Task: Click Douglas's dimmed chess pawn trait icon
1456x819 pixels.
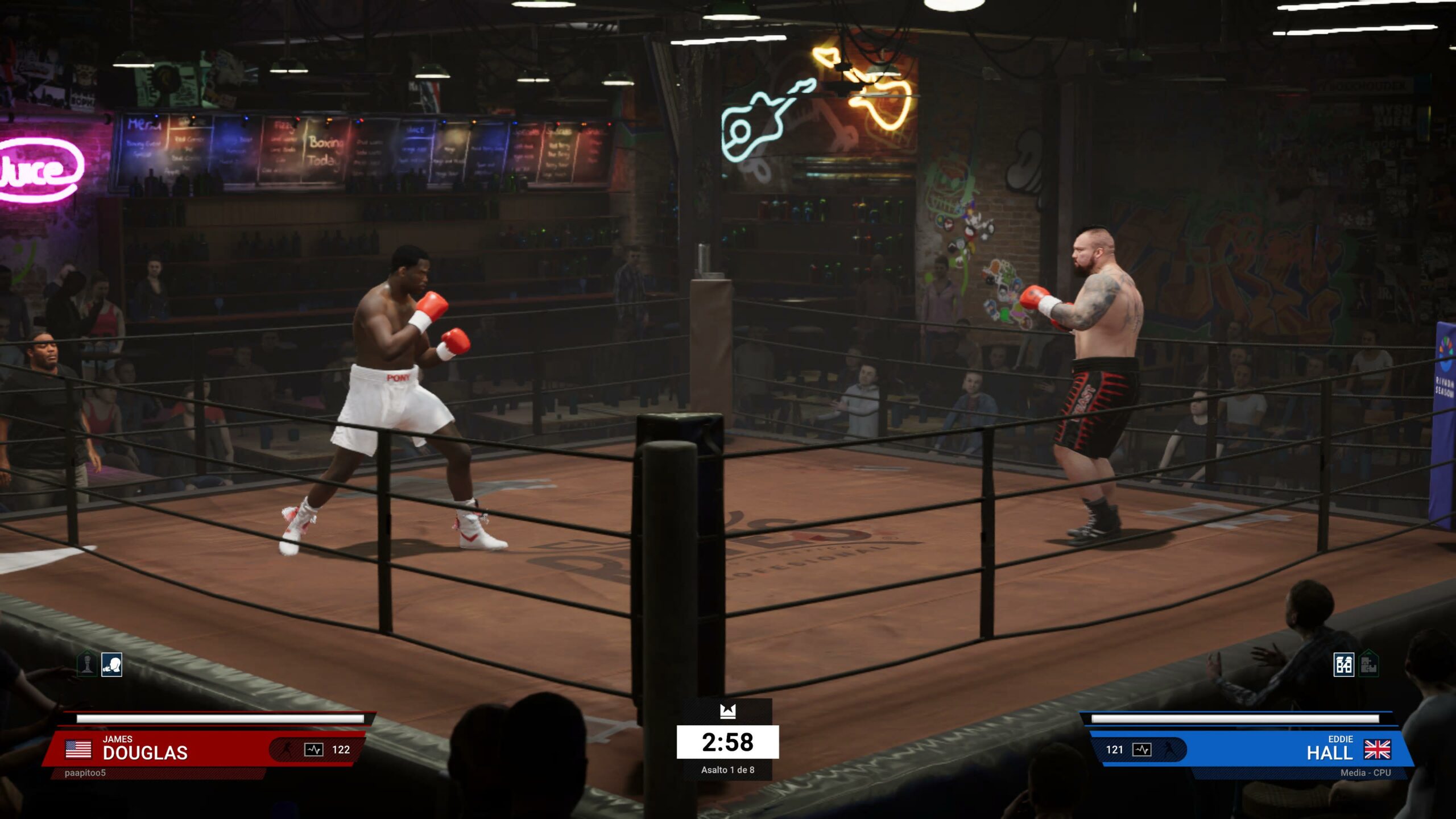Action: click(87, 664)
